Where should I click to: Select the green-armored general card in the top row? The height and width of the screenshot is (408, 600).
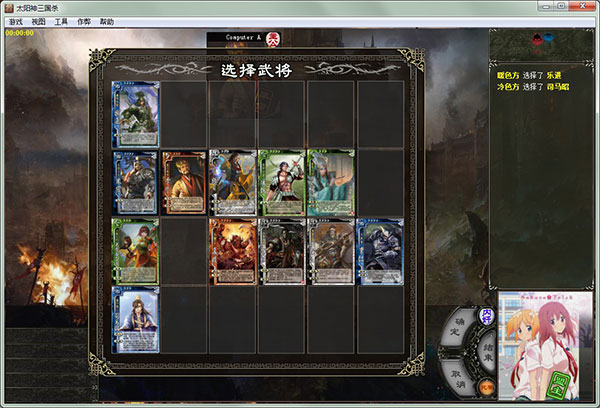pyautogui.click(x=135, y=114)
